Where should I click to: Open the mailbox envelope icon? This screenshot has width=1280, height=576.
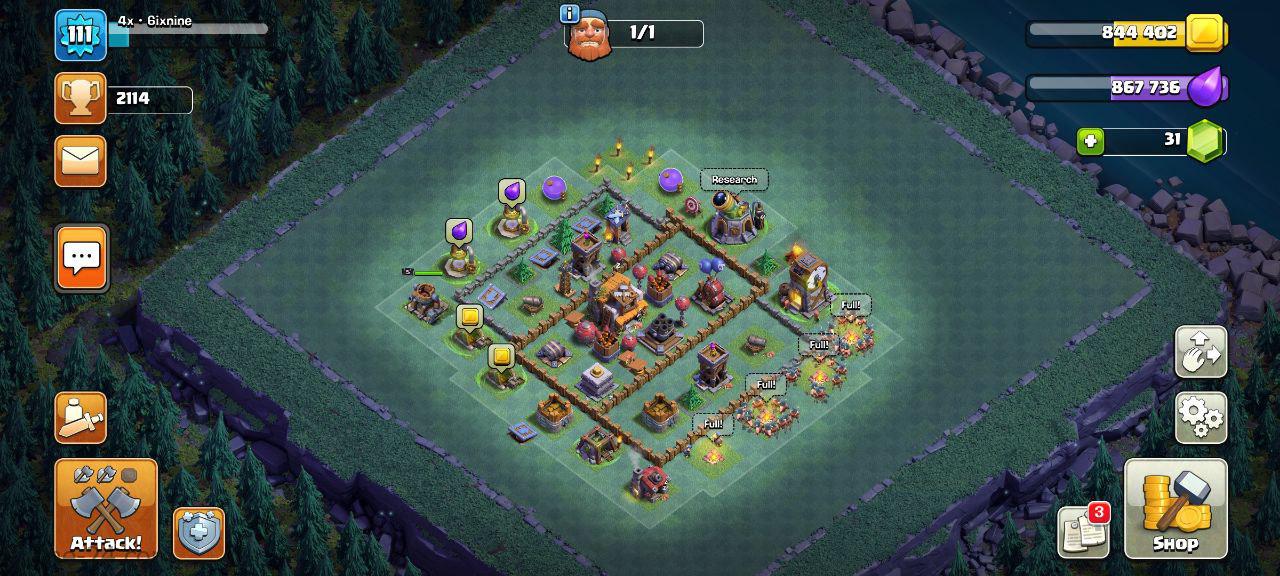pyautogui.click(x=80, y=160)
